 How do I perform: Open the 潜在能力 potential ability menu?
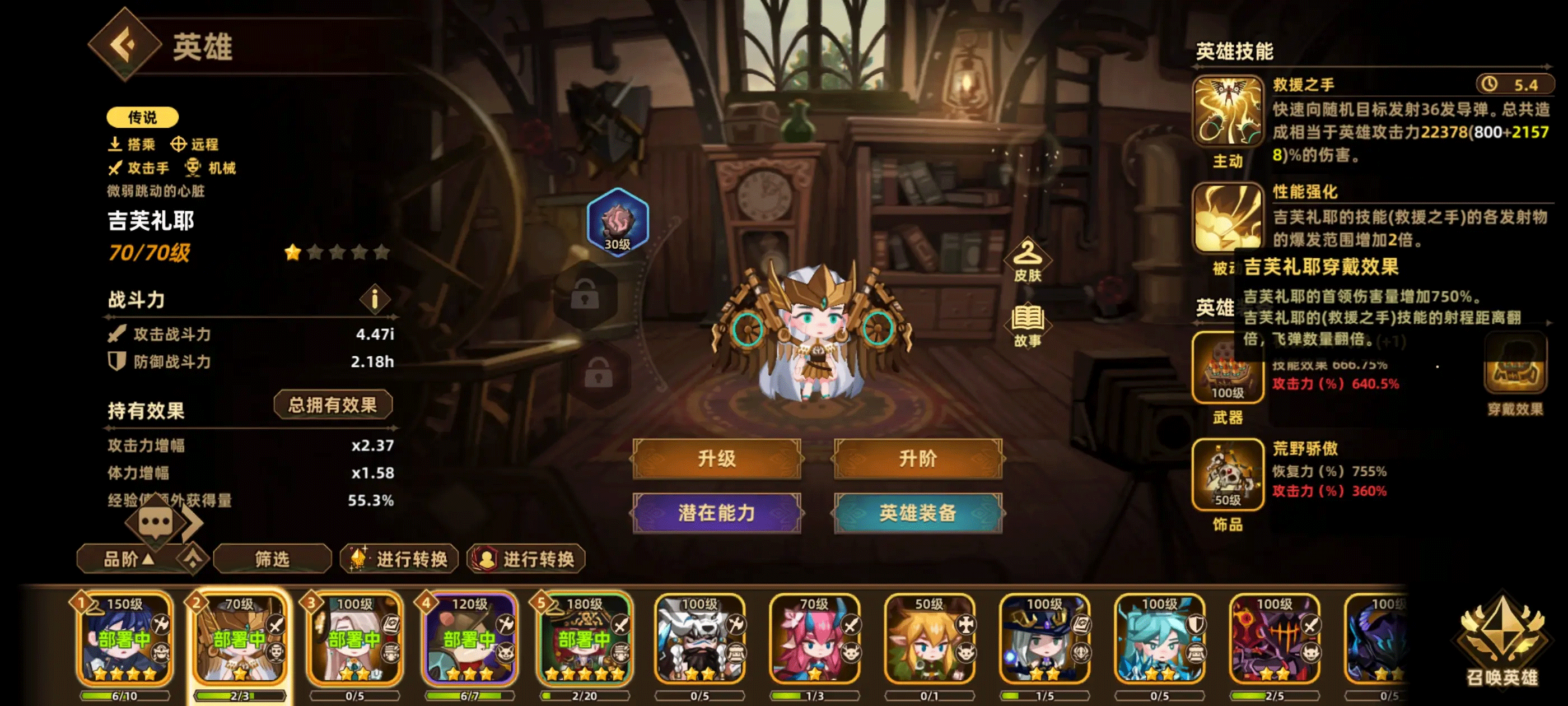[716, 513]
